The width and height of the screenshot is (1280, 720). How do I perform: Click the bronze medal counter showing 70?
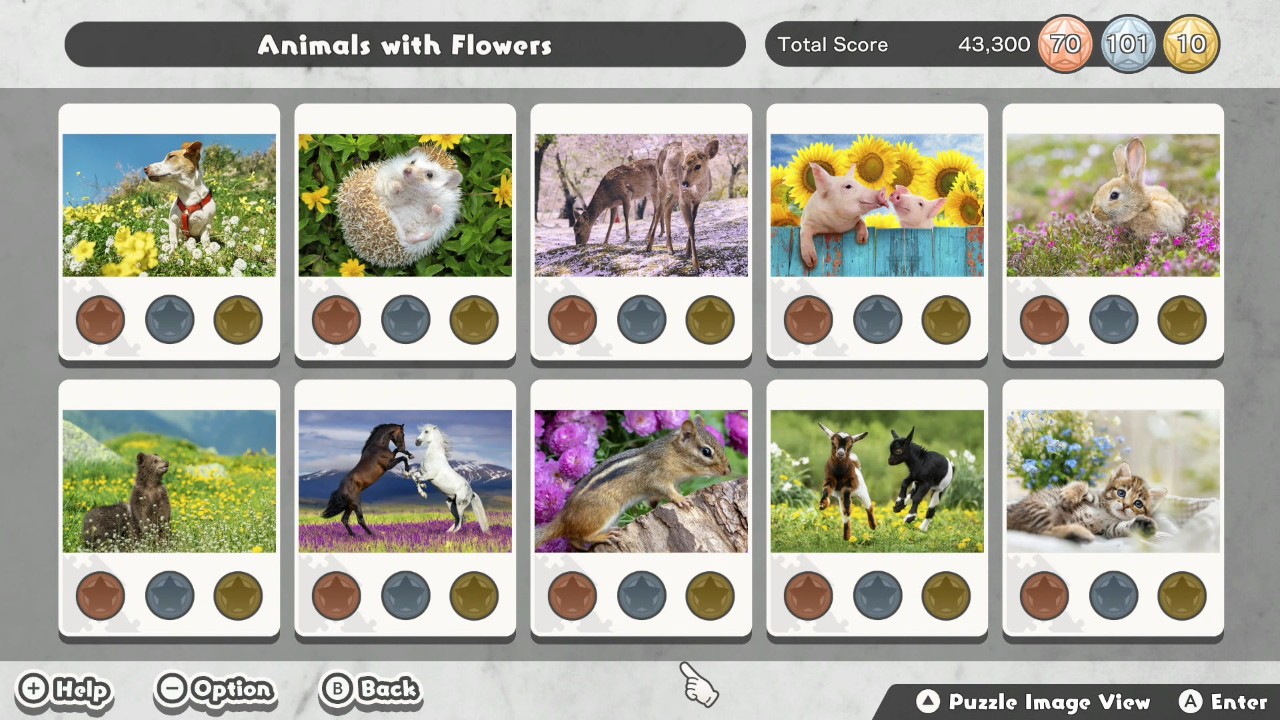point(1065,44)
